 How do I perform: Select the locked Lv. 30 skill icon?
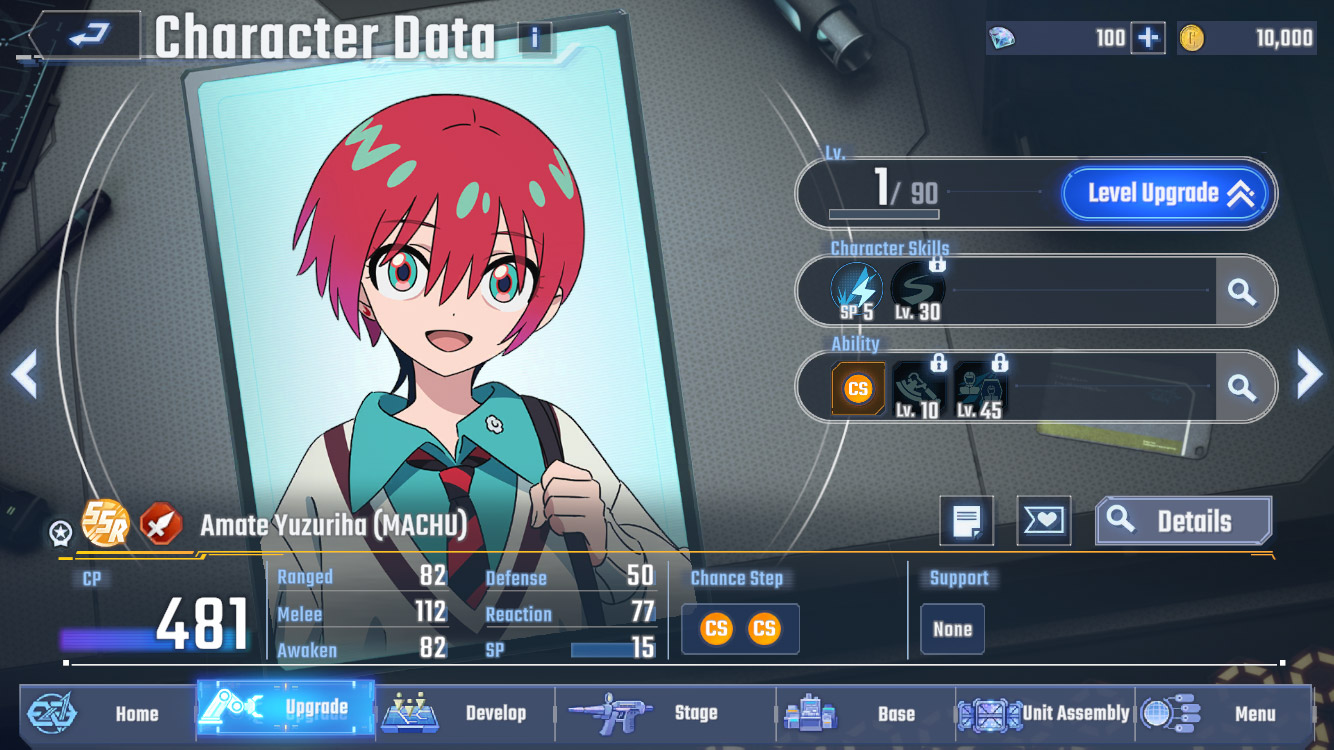(916, 290)
